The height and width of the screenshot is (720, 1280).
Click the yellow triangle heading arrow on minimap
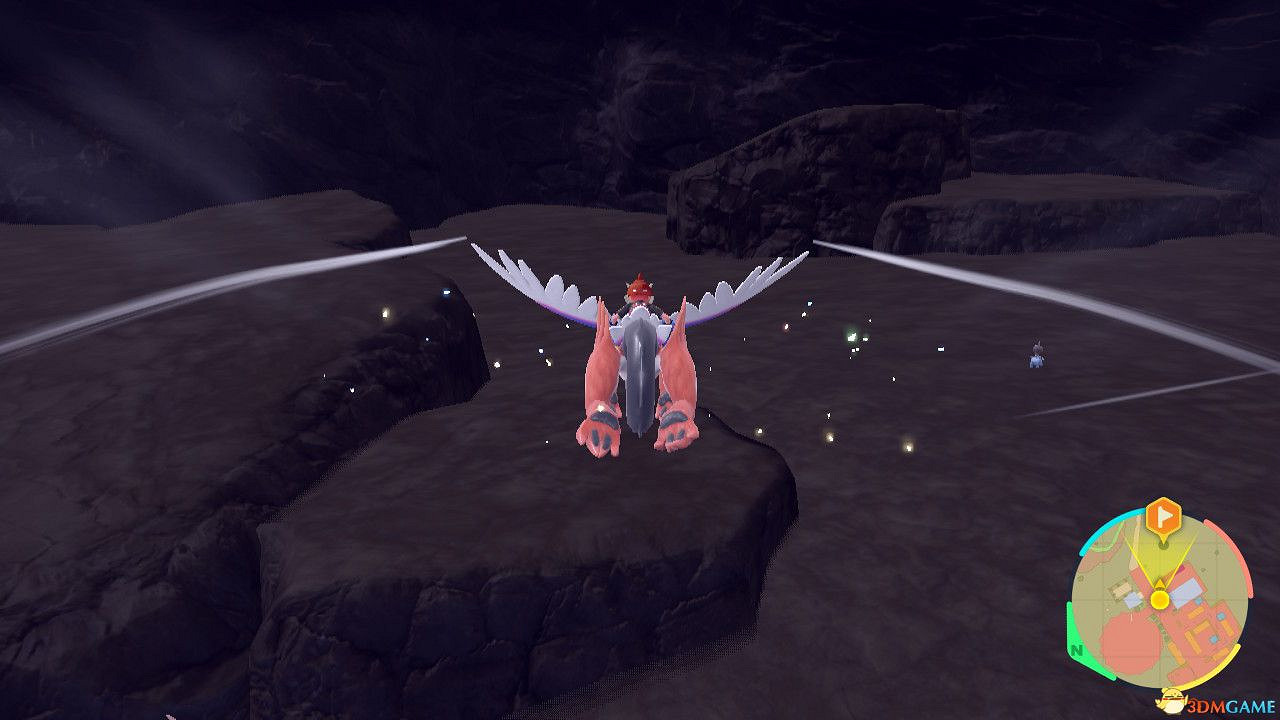pyautogui.click(x=1159, y=583)
